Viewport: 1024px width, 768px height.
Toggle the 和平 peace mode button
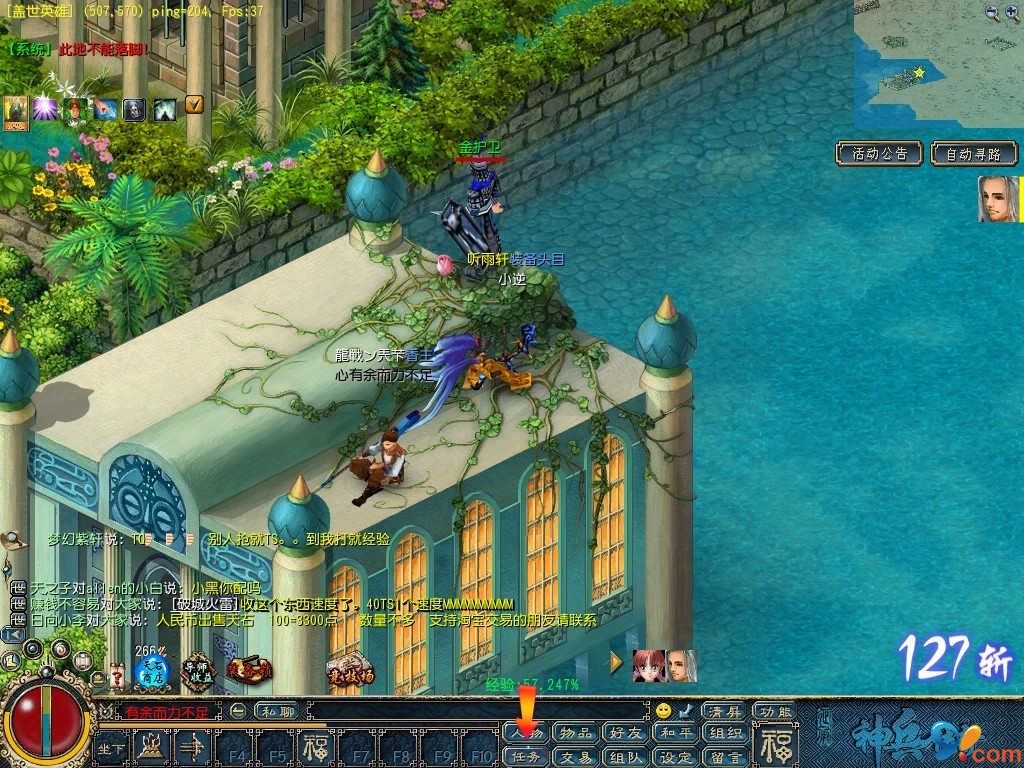pos(675,733)
